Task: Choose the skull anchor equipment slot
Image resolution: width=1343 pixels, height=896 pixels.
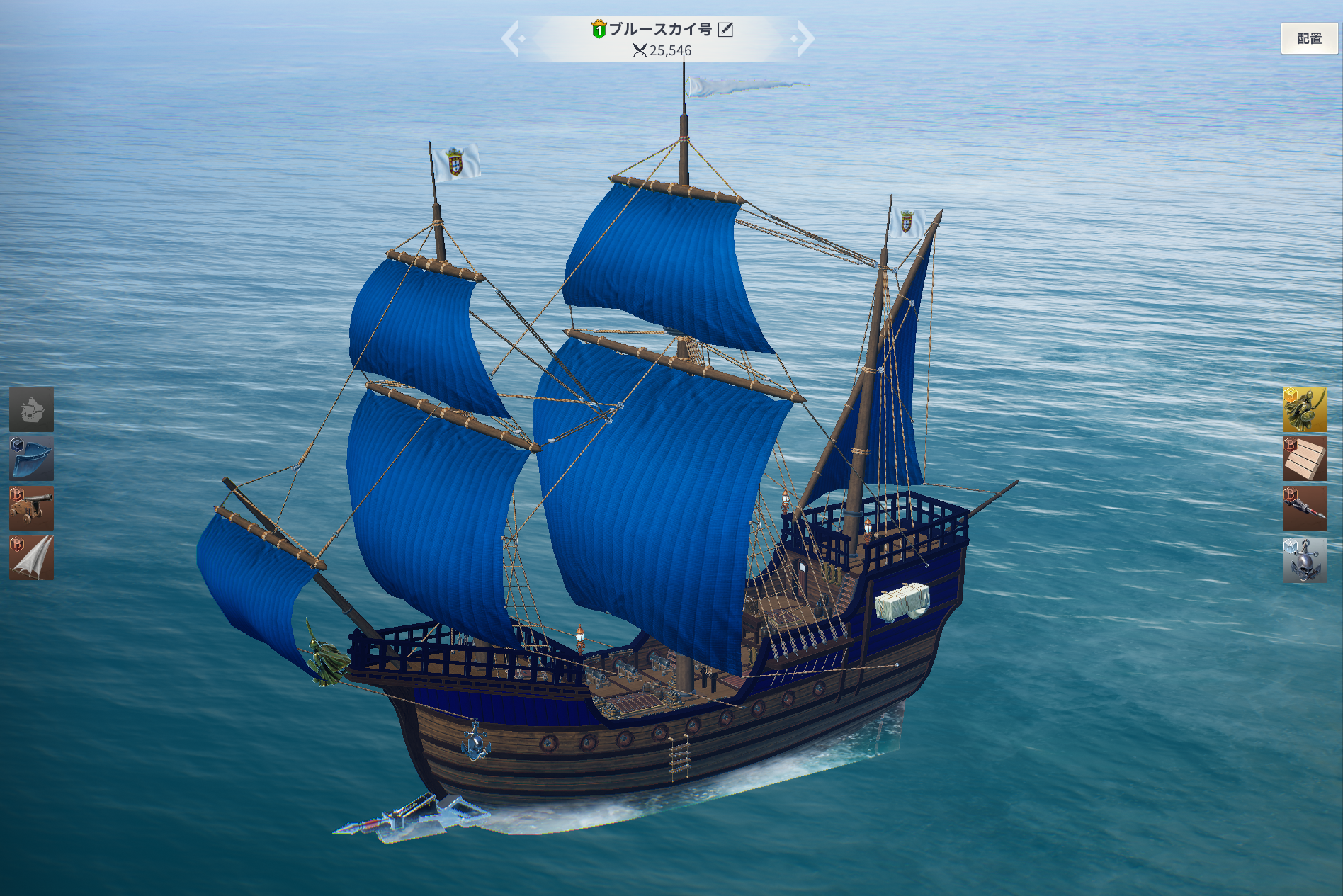Action: point(1305,560)
